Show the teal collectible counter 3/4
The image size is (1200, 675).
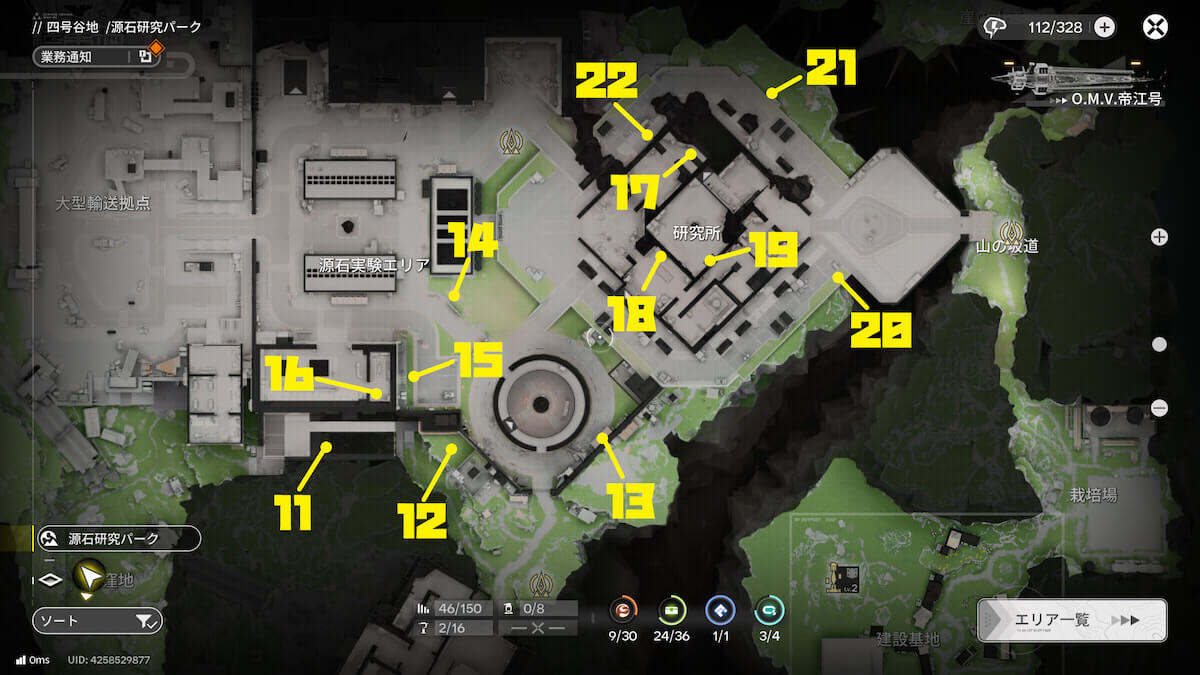[x=769, y=610]
